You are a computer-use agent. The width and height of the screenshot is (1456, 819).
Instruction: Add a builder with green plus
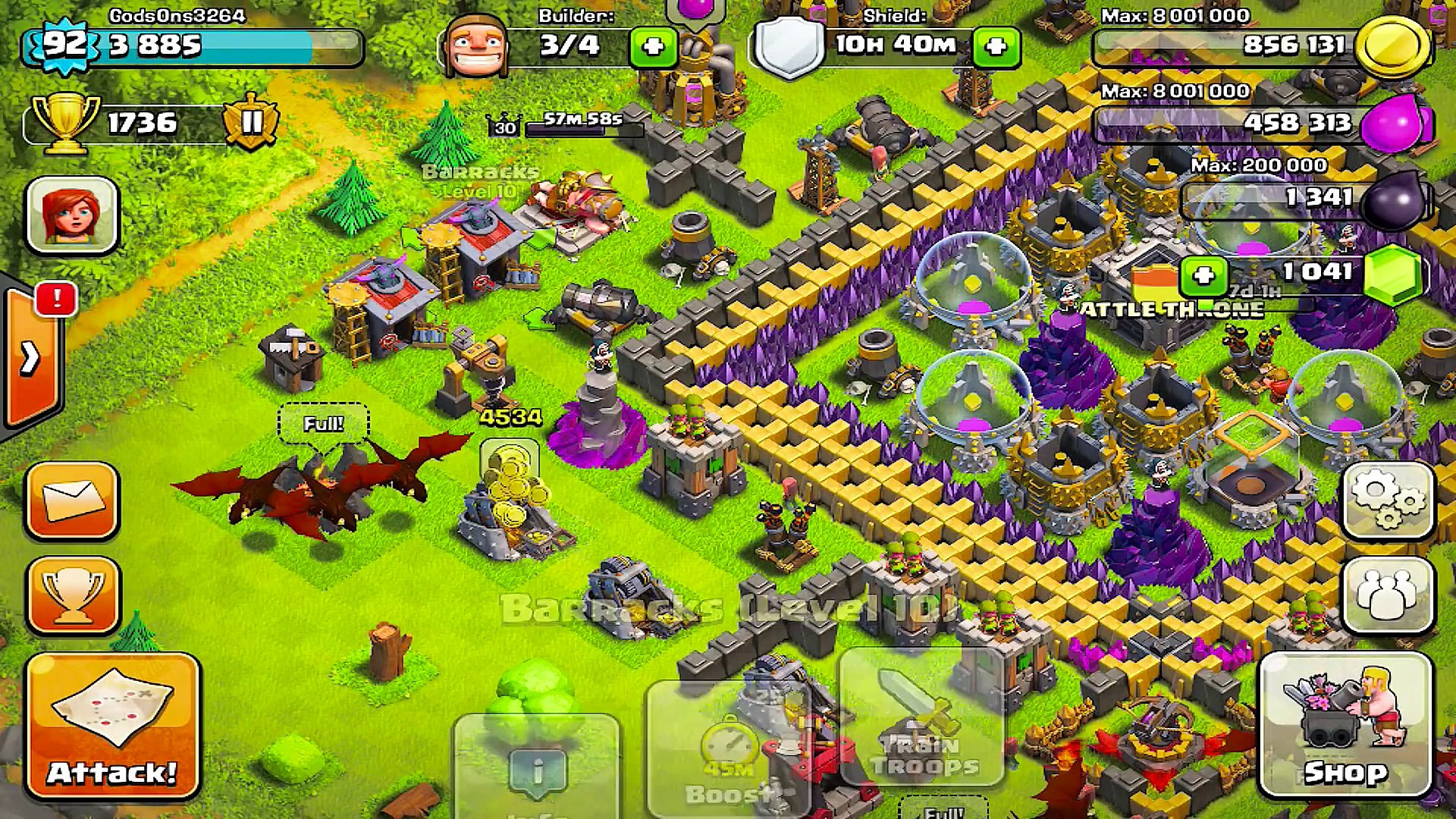[652, 47]
